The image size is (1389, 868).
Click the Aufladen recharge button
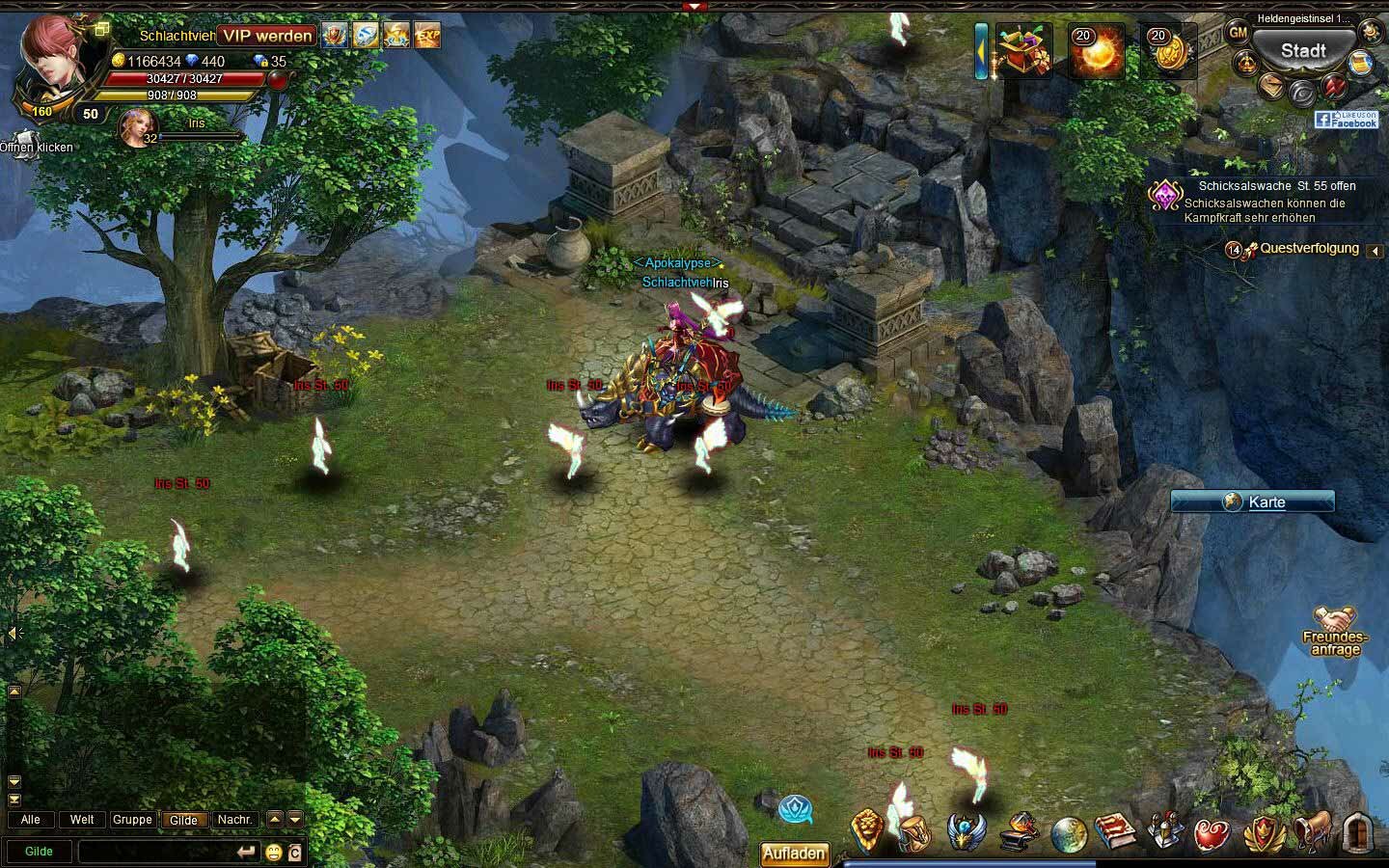coord(794,854)
